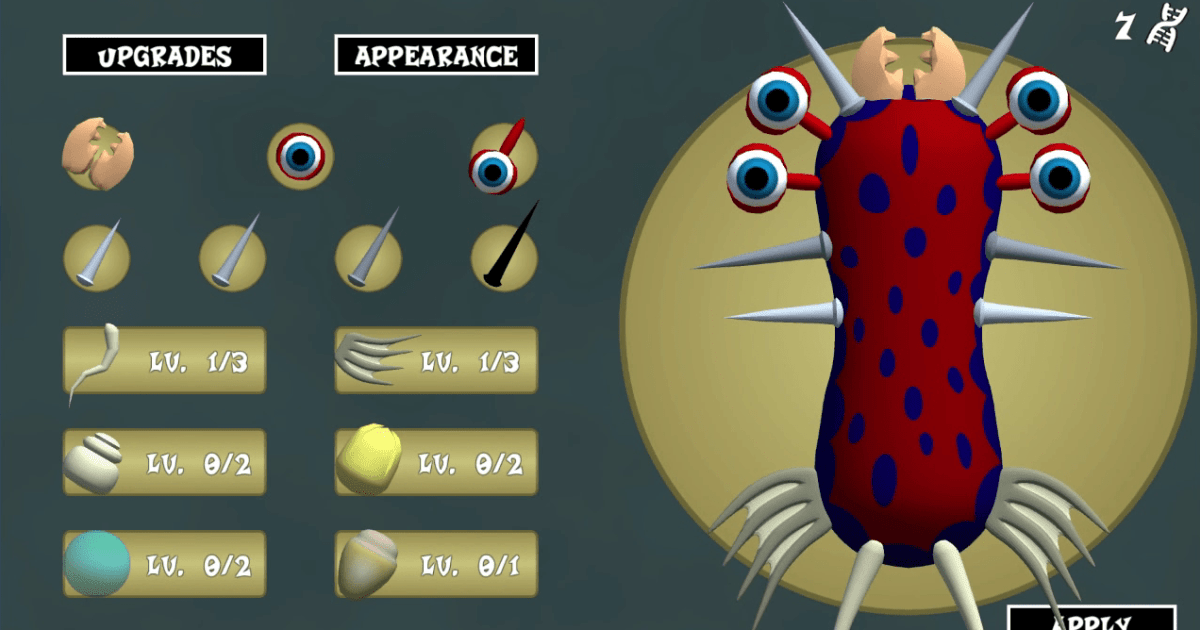Upgrade the tail flagellum Lv. 1/3
Viewport: 1200px width, 630px height.
165,360
